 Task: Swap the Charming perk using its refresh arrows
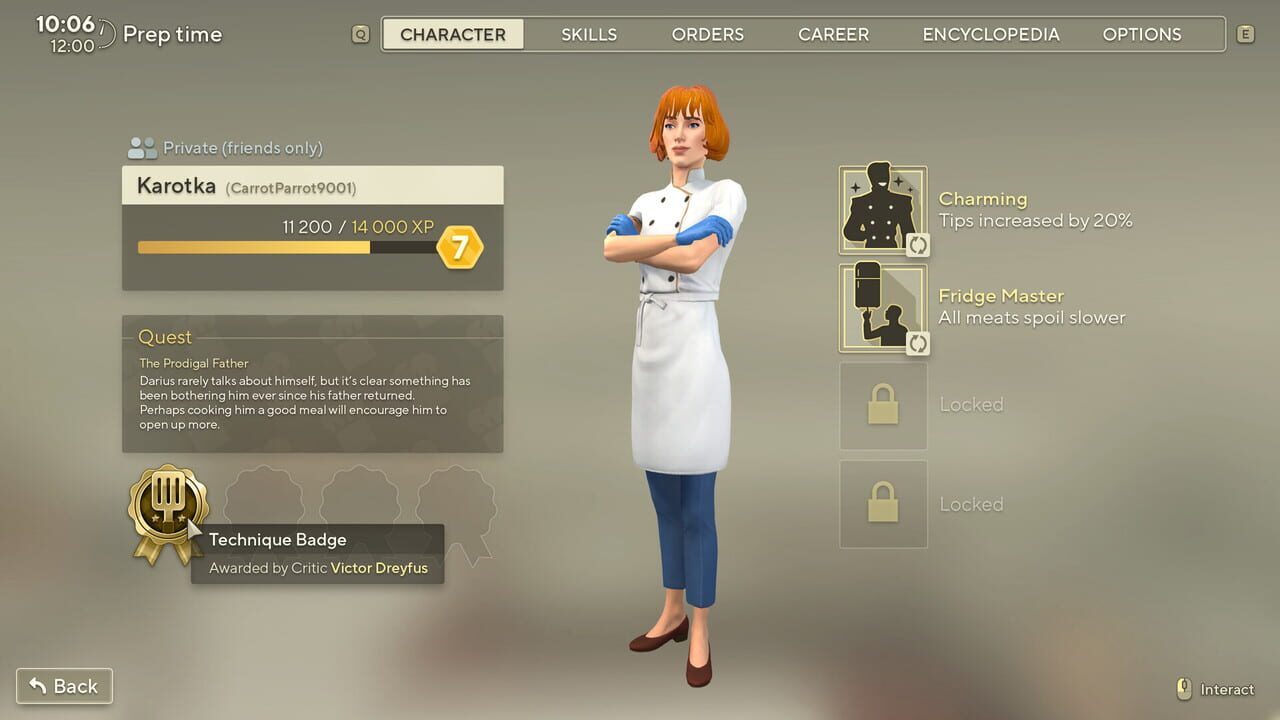pyautogui.click(x=919, y=245)
